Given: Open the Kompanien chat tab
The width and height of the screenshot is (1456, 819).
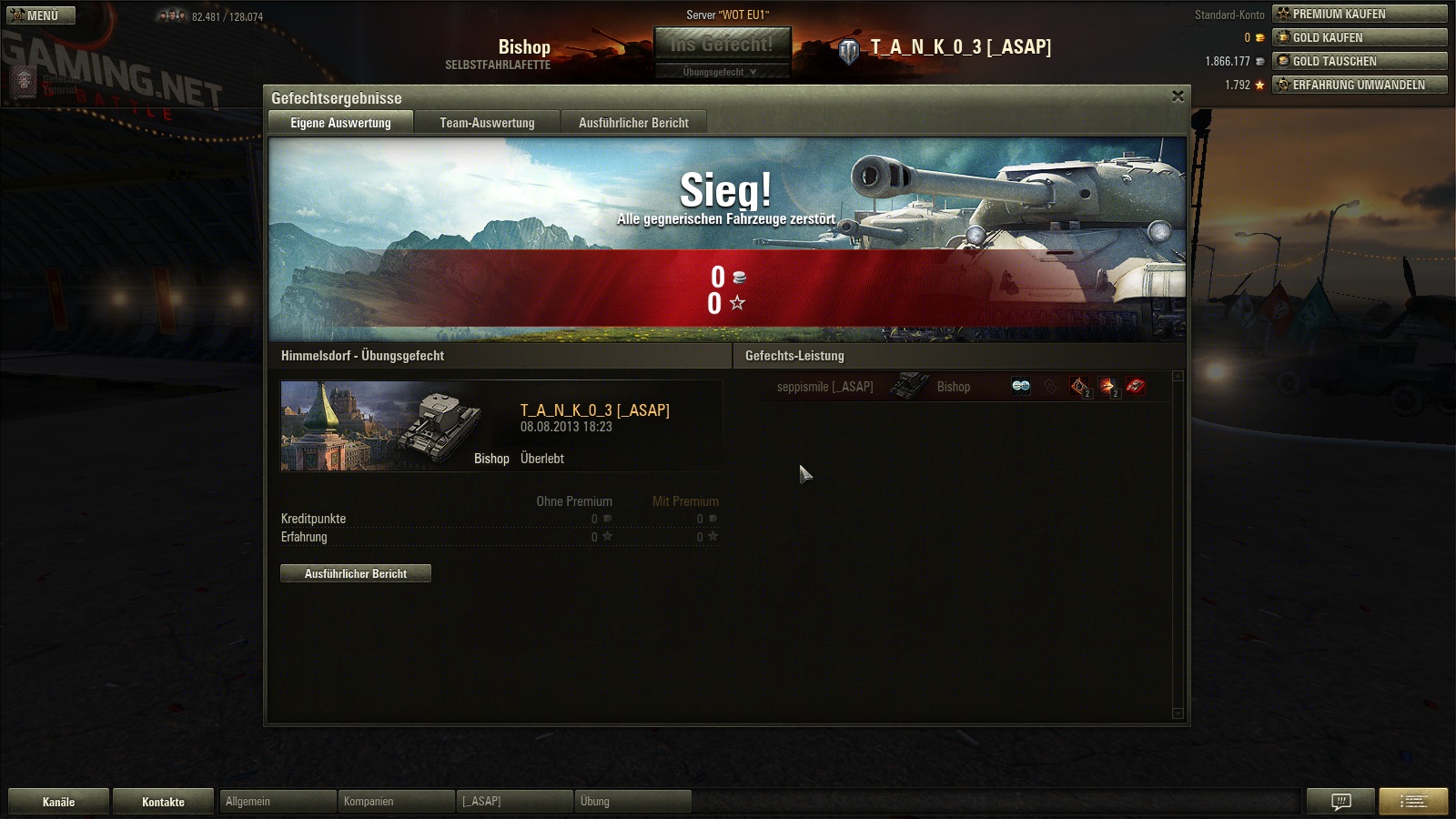Looking at the screenshot, I should coord(396,802).
